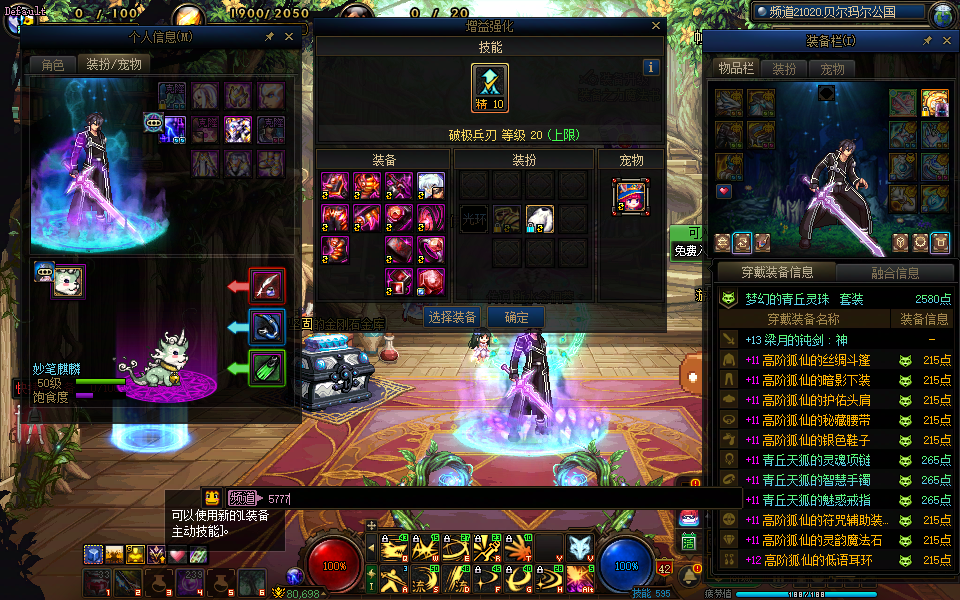Show the 融合信息 fusion info tab

click(893, 272)
